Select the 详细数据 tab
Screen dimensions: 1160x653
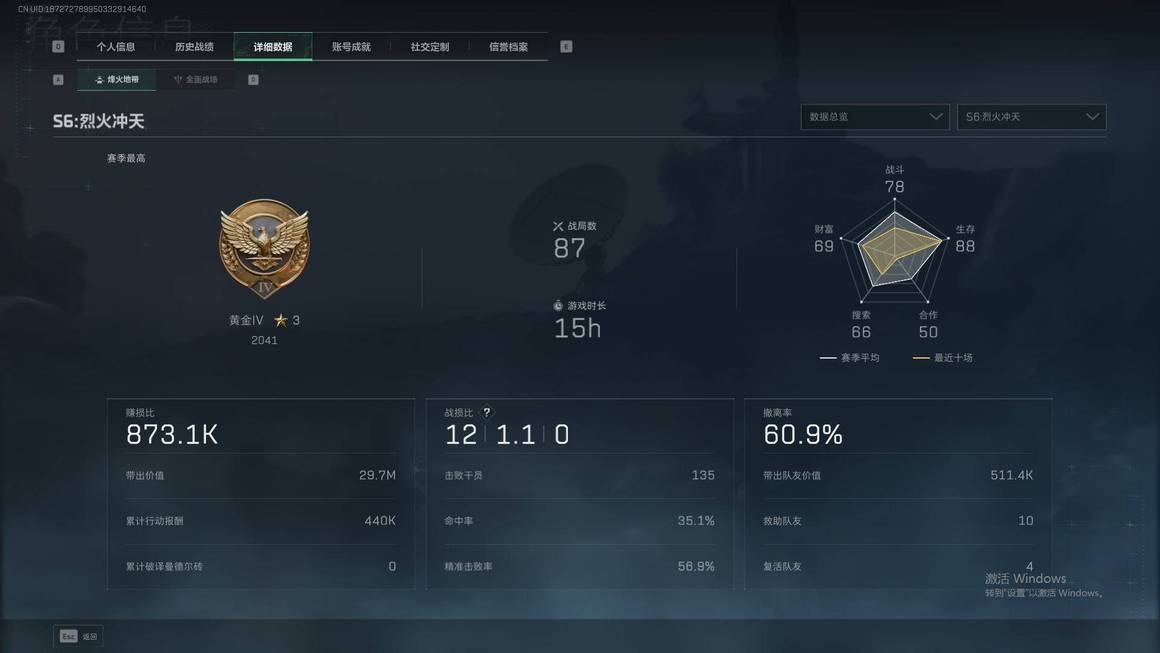[x=273, y=47]
